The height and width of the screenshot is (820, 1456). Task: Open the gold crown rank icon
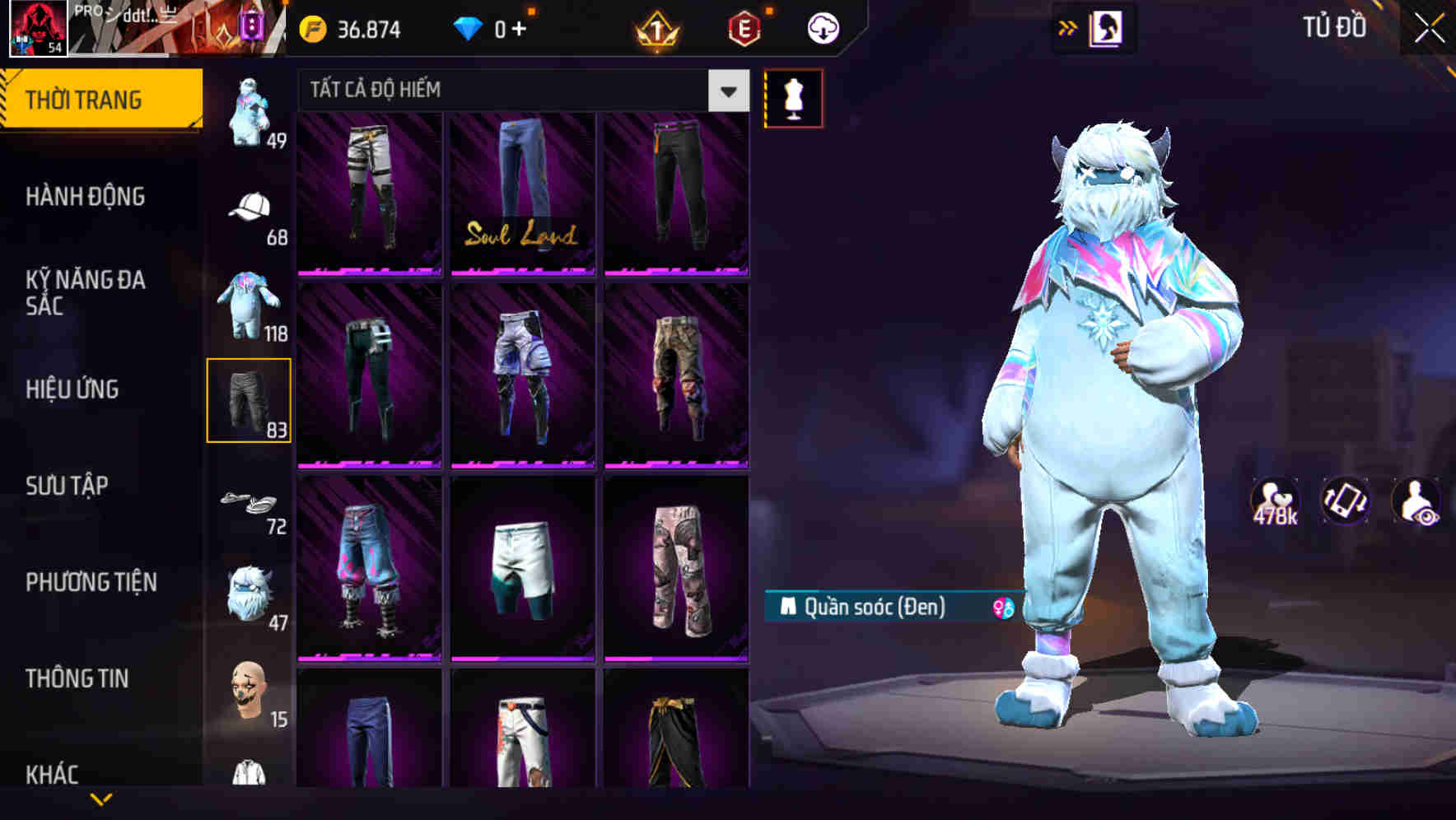[655, 27]
